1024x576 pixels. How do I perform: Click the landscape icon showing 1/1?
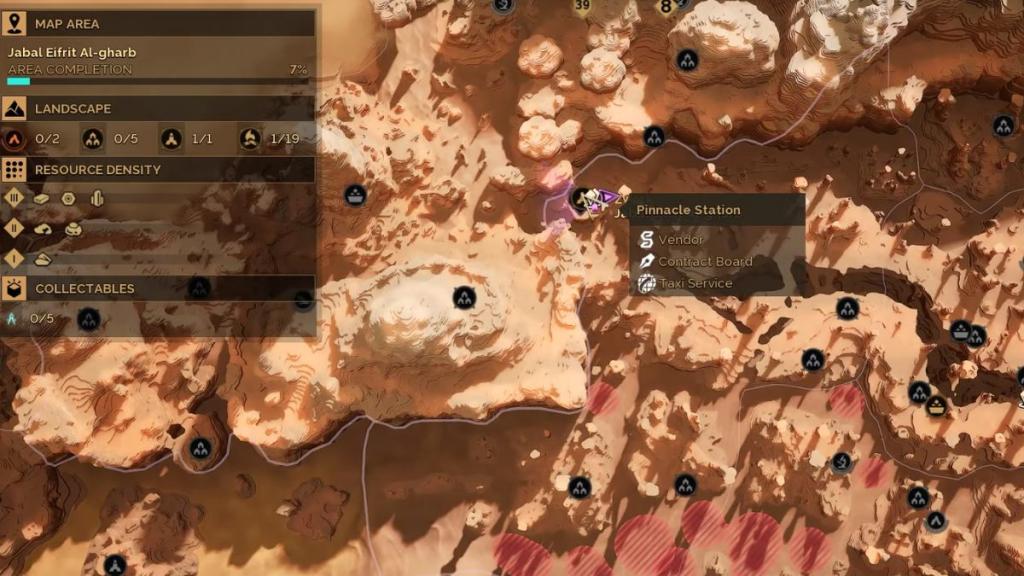[x=172, y=139]
